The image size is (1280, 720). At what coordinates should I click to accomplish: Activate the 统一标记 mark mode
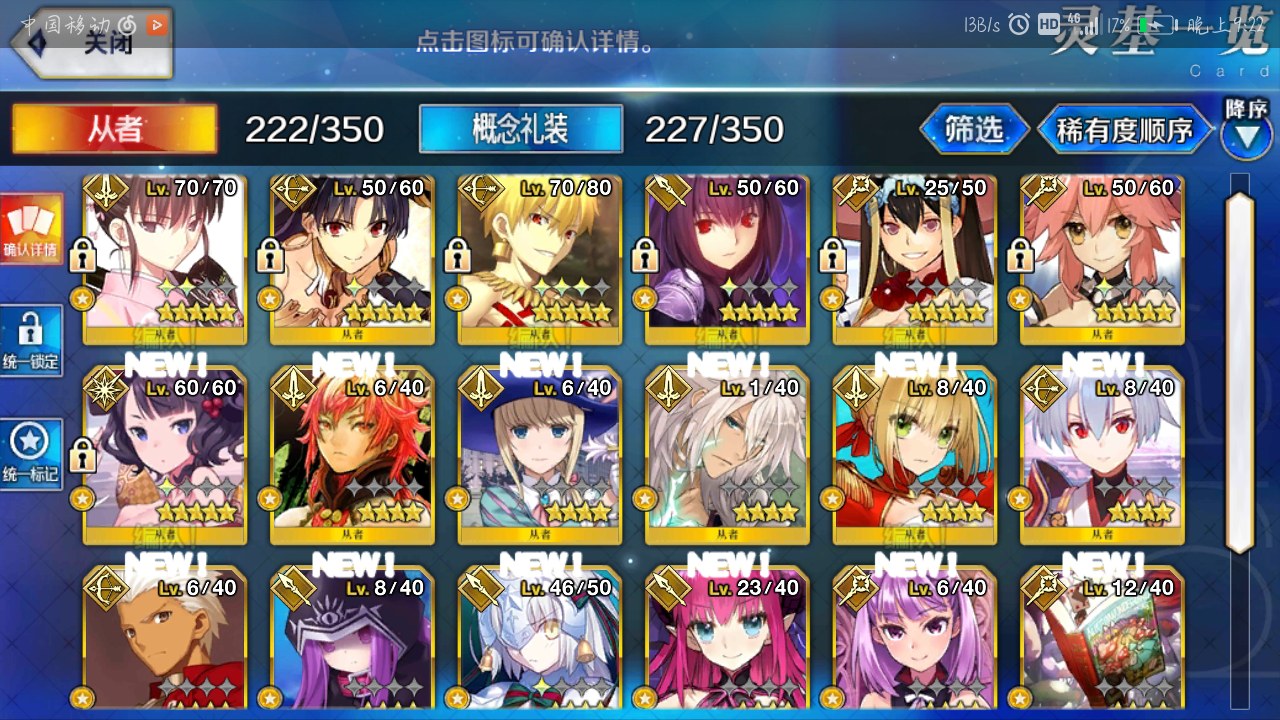tap(31, 455)
